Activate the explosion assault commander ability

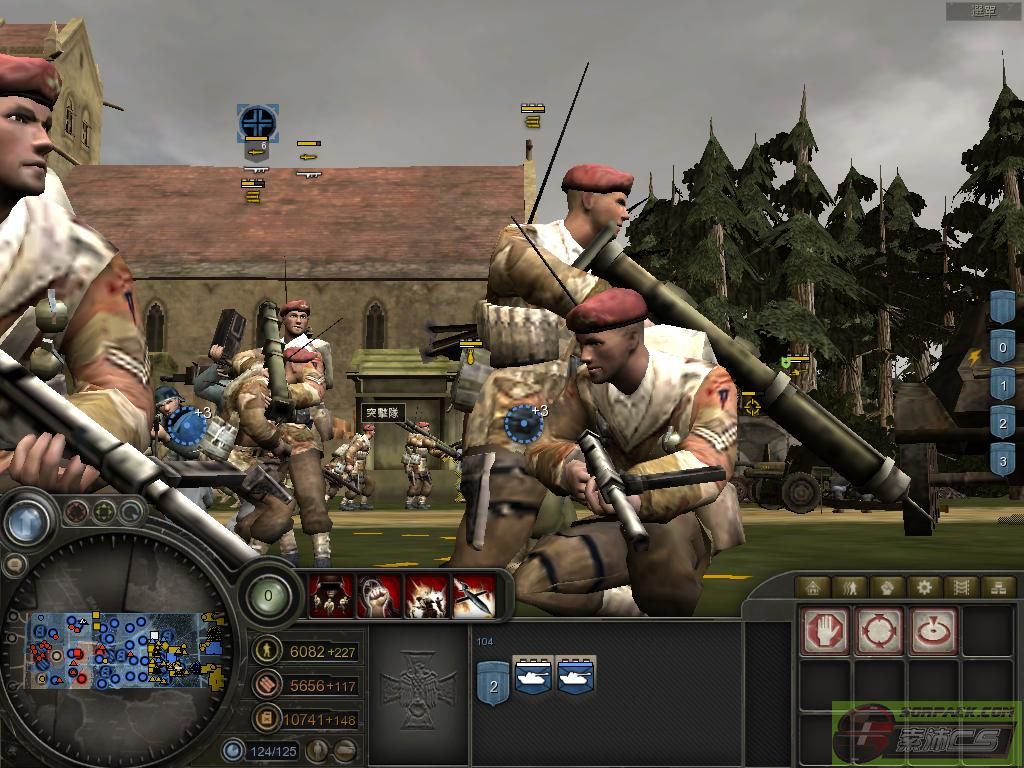pyautogui.click(x=425, y=596)
